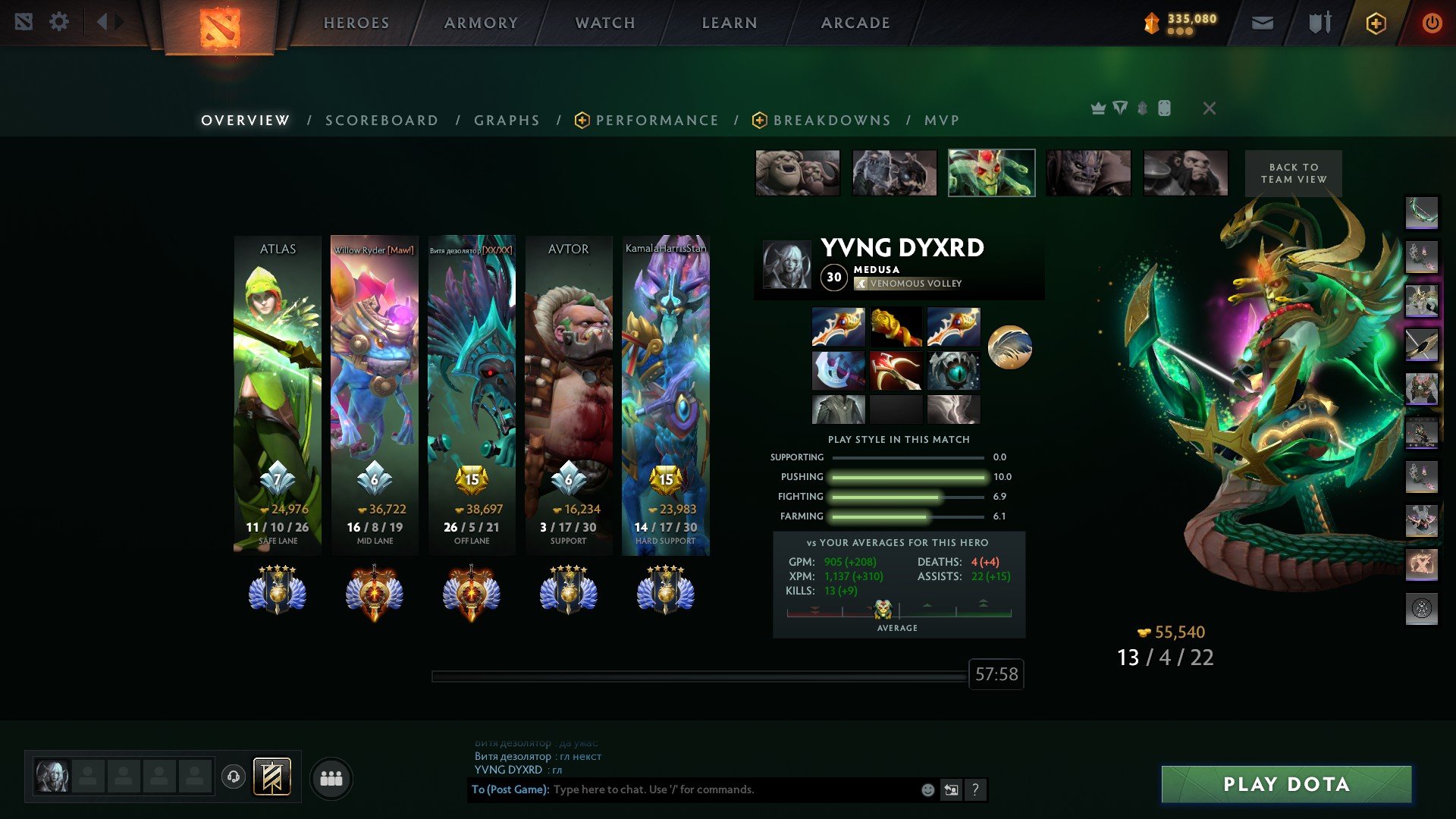This screenshot has height=819, width=1456.
Task: Select ATLAS Windranger player card
Action: point(278,394)
